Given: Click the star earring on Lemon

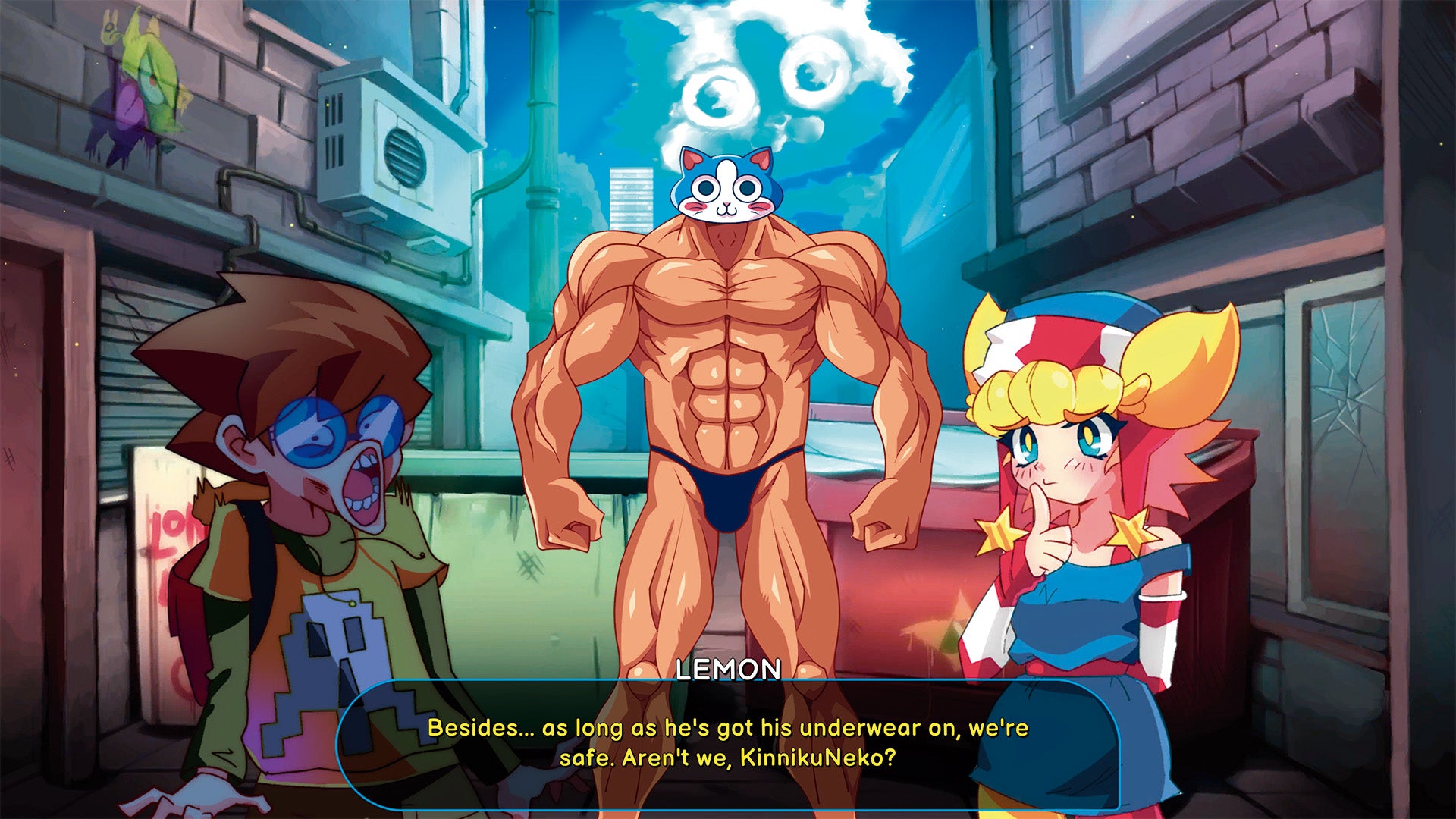Looking at the screenshot, I should (1129, 528).
